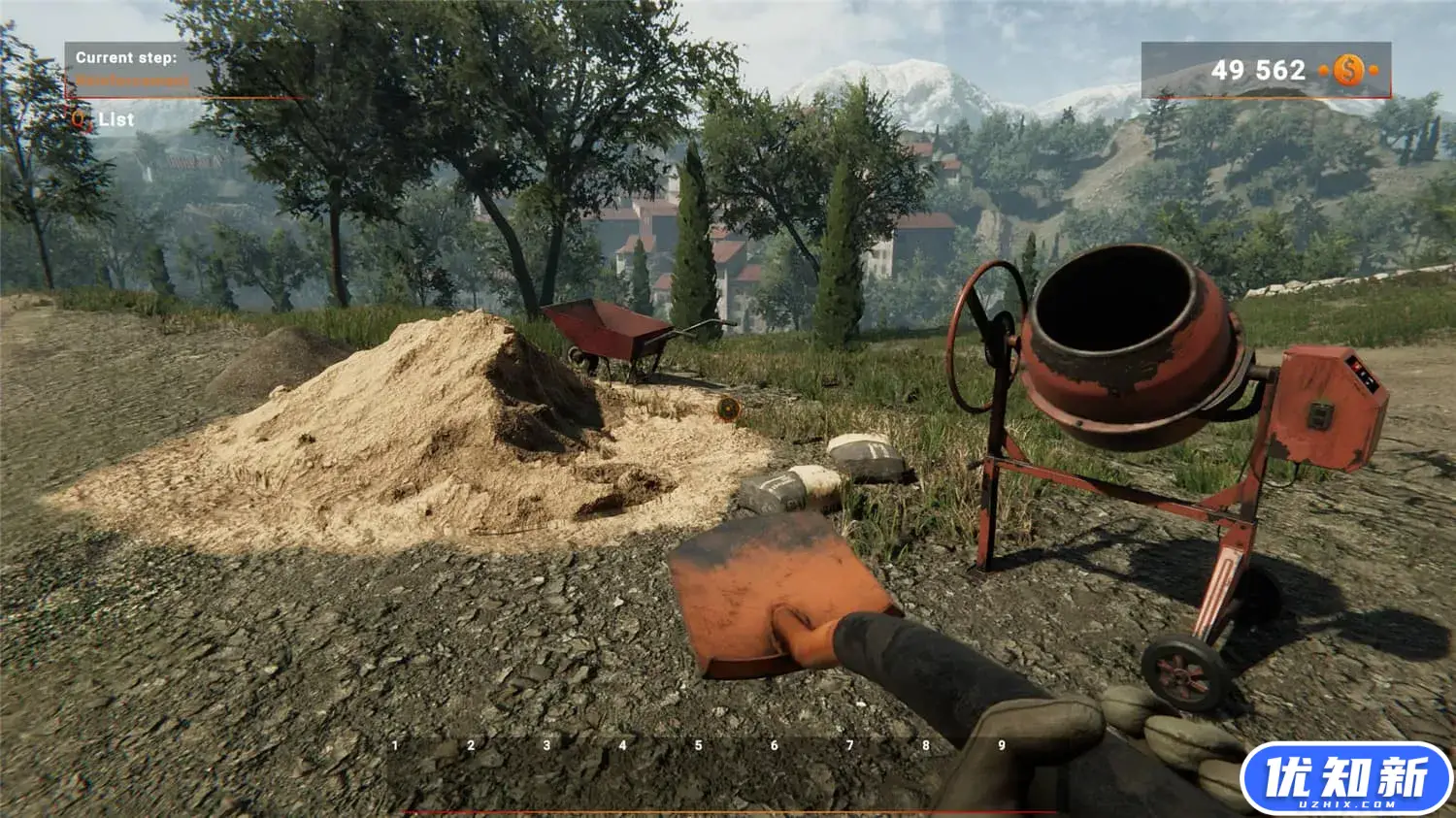
Task: Select hotbar slot number 1
Action: [x=395, y=745]
